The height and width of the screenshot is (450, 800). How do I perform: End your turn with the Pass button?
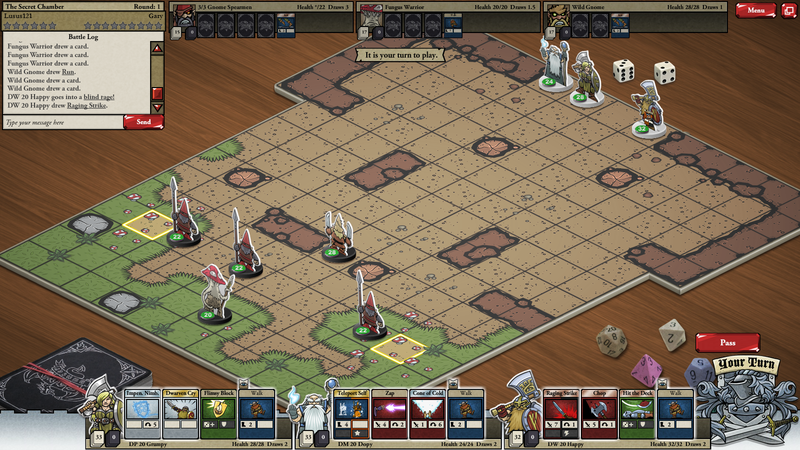point(727,342)
